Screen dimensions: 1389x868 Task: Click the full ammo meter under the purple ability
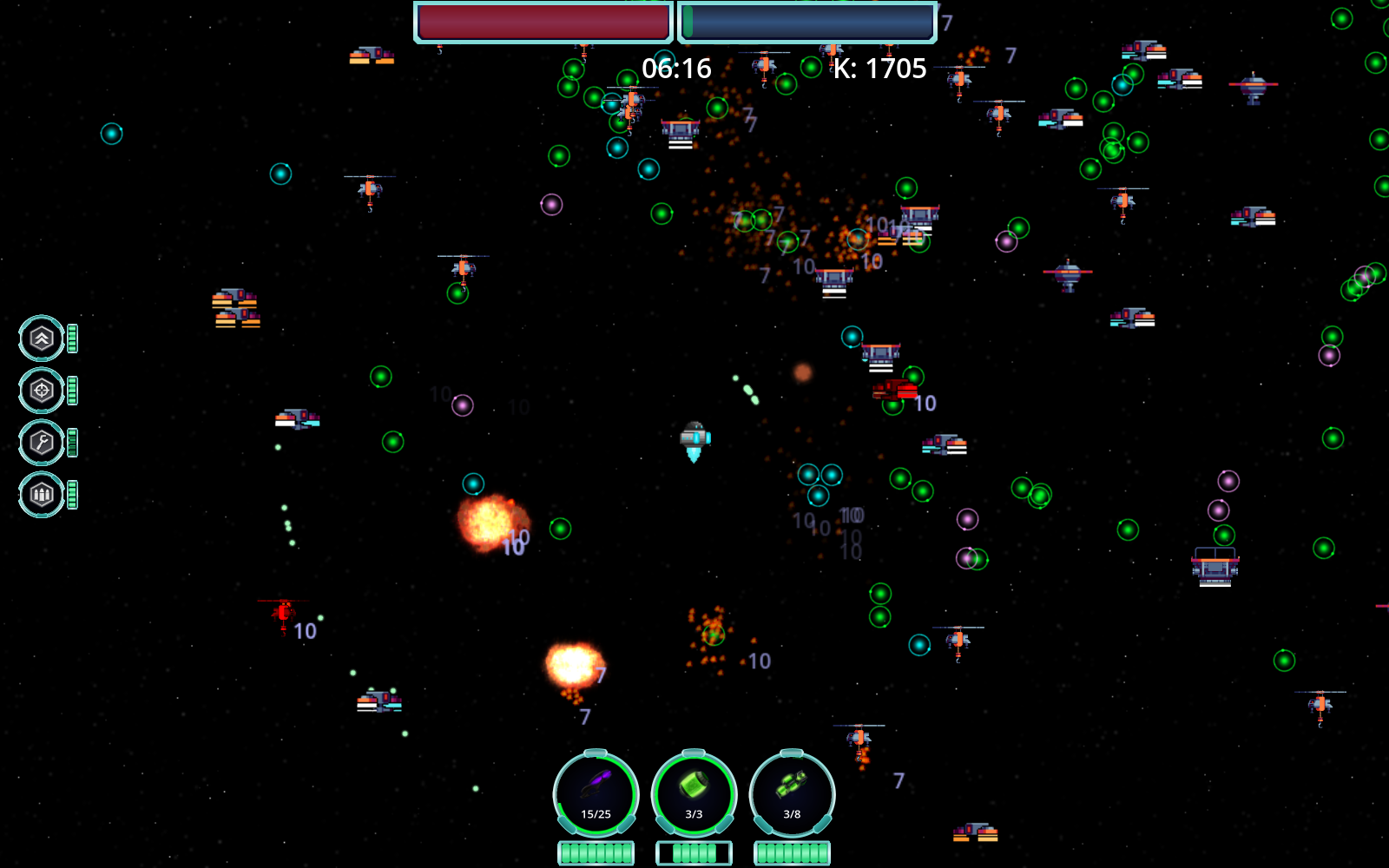[596, 852]
